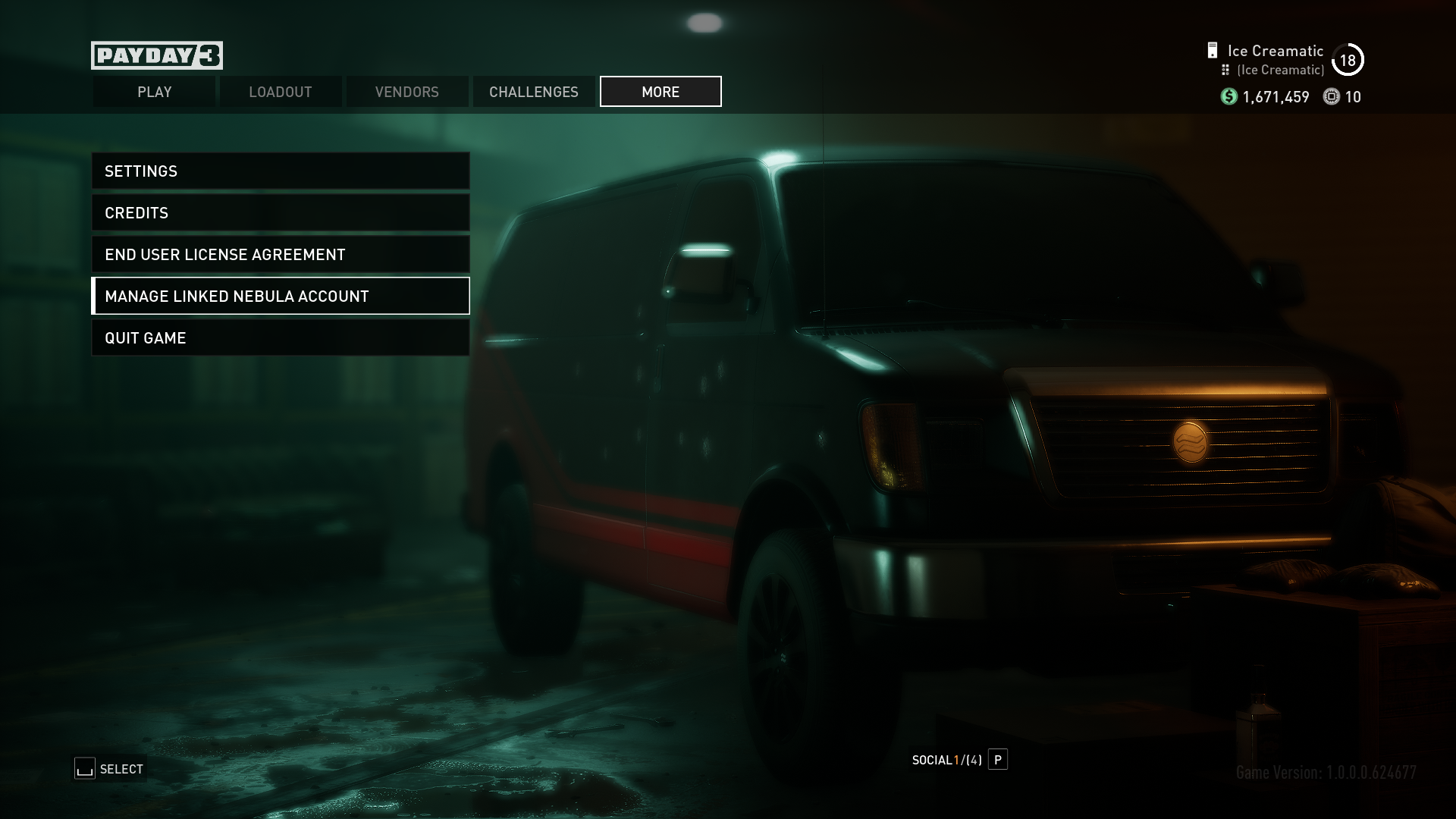Click the SELECT button prompt icon
This screenshot has width=1456, height=819.
point(83,768)
